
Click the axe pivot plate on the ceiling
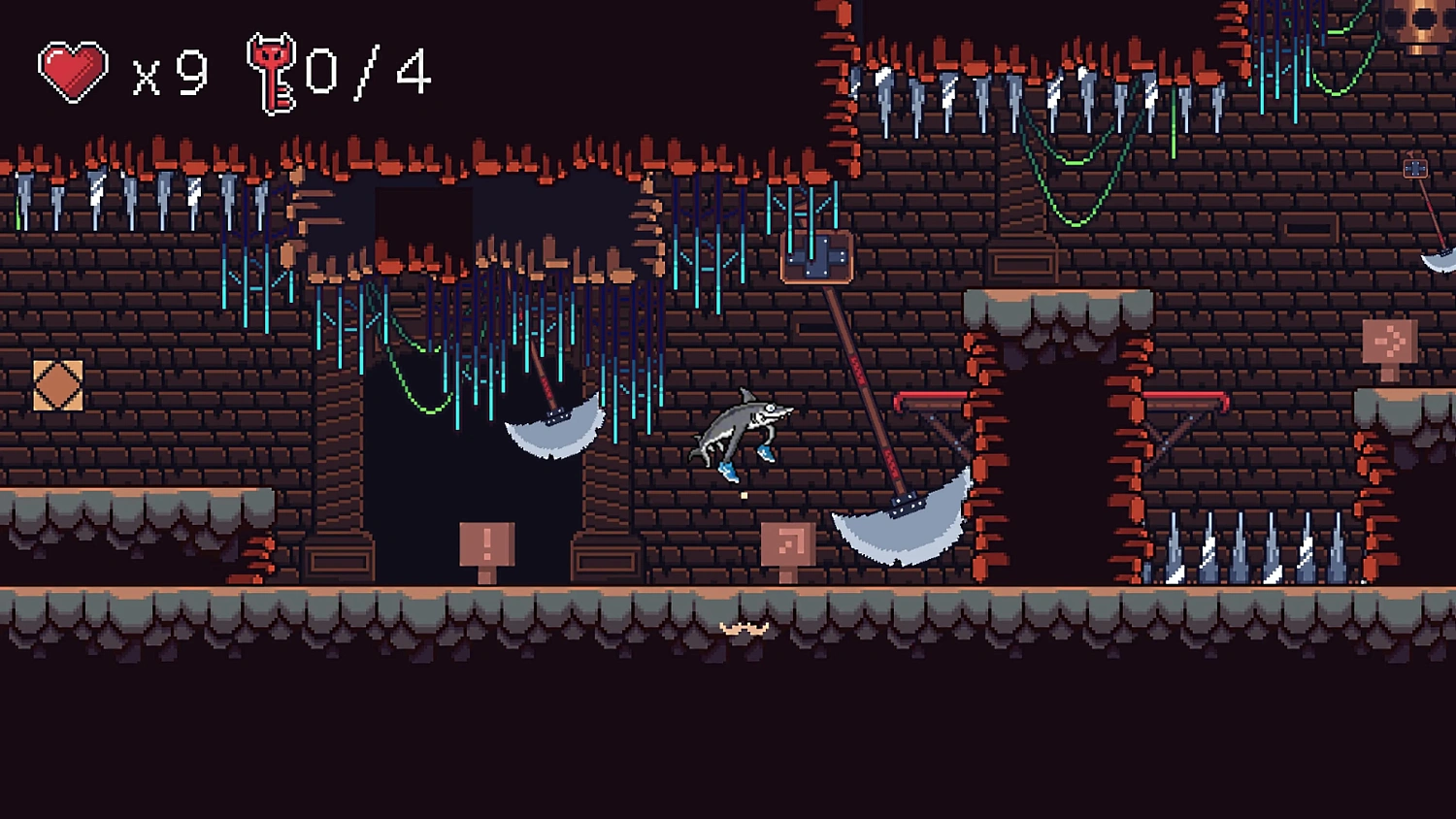click(816, 257)
